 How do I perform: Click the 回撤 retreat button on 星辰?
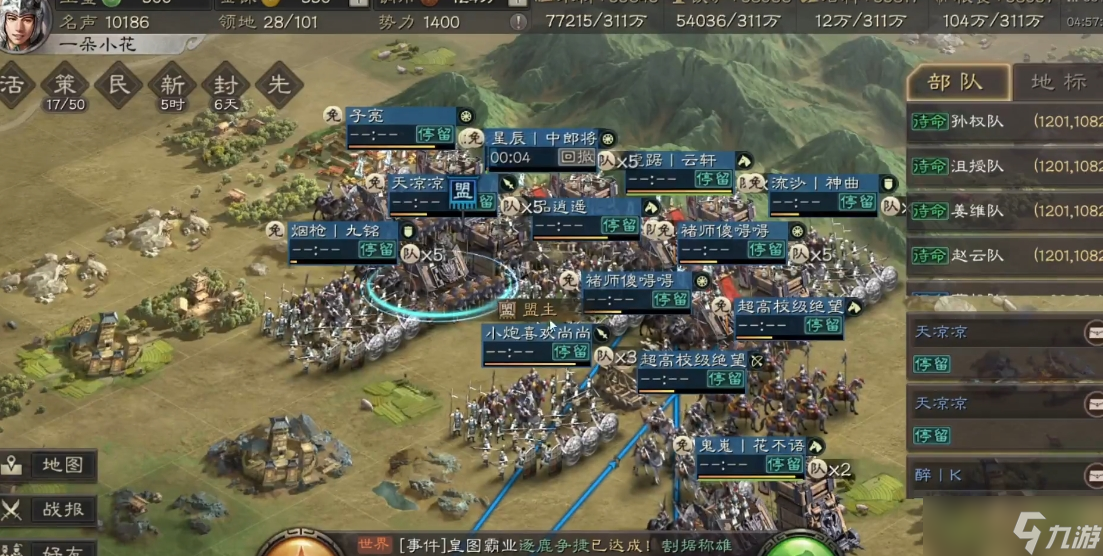click(x=576, y=157)
